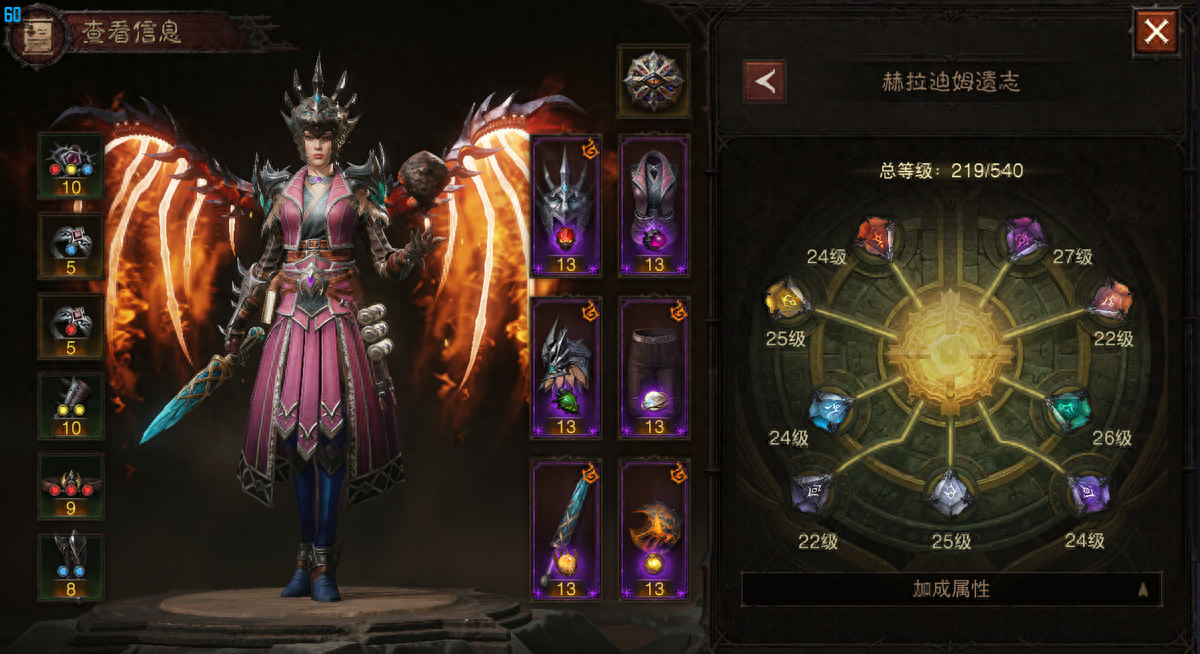Select the pink robe chest armor slot
The width and height of the screenshot is (1200, 654).
(654, 205)
